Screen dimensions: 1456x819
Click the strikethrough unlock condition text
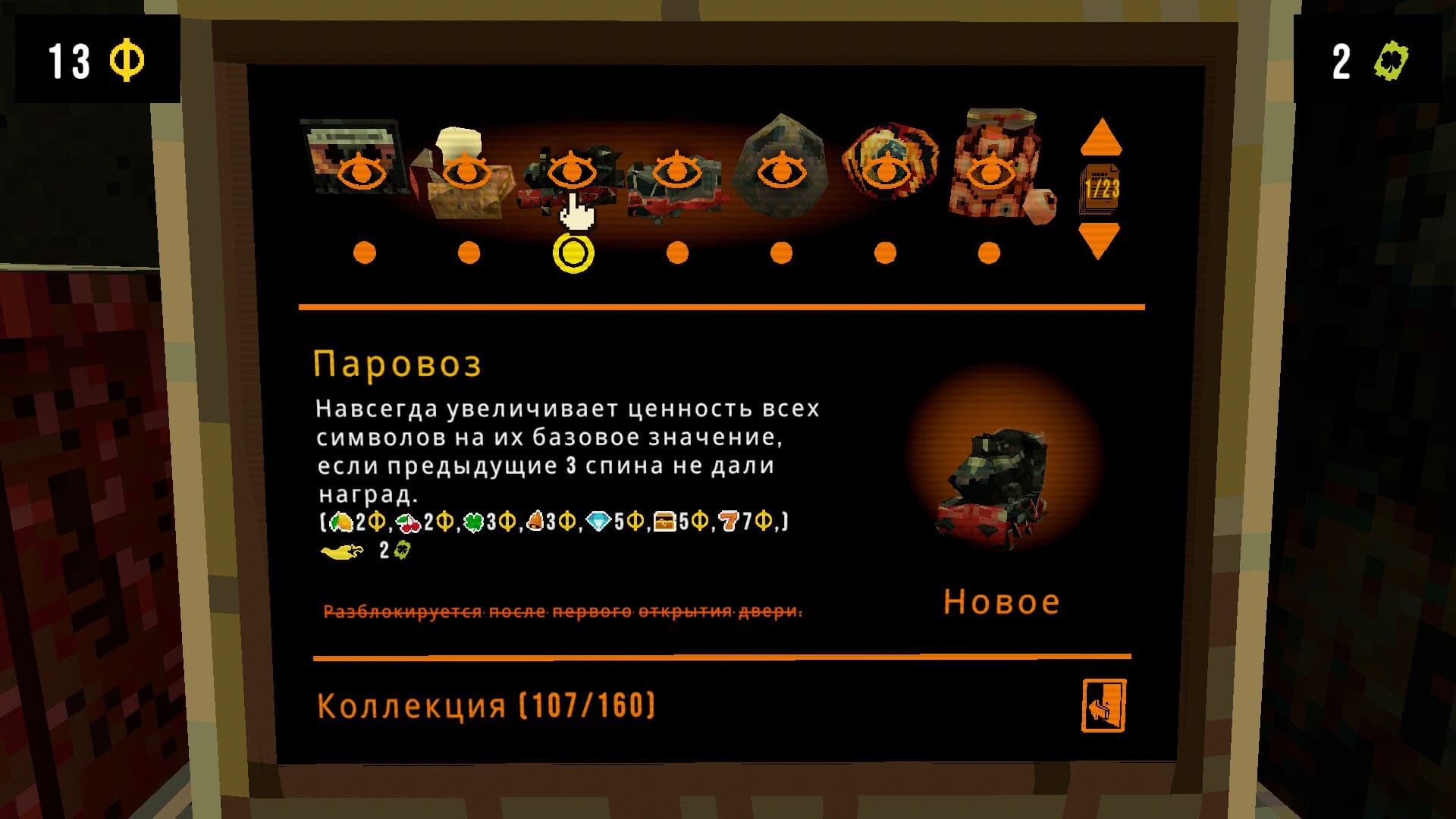(x=561, y=610)
